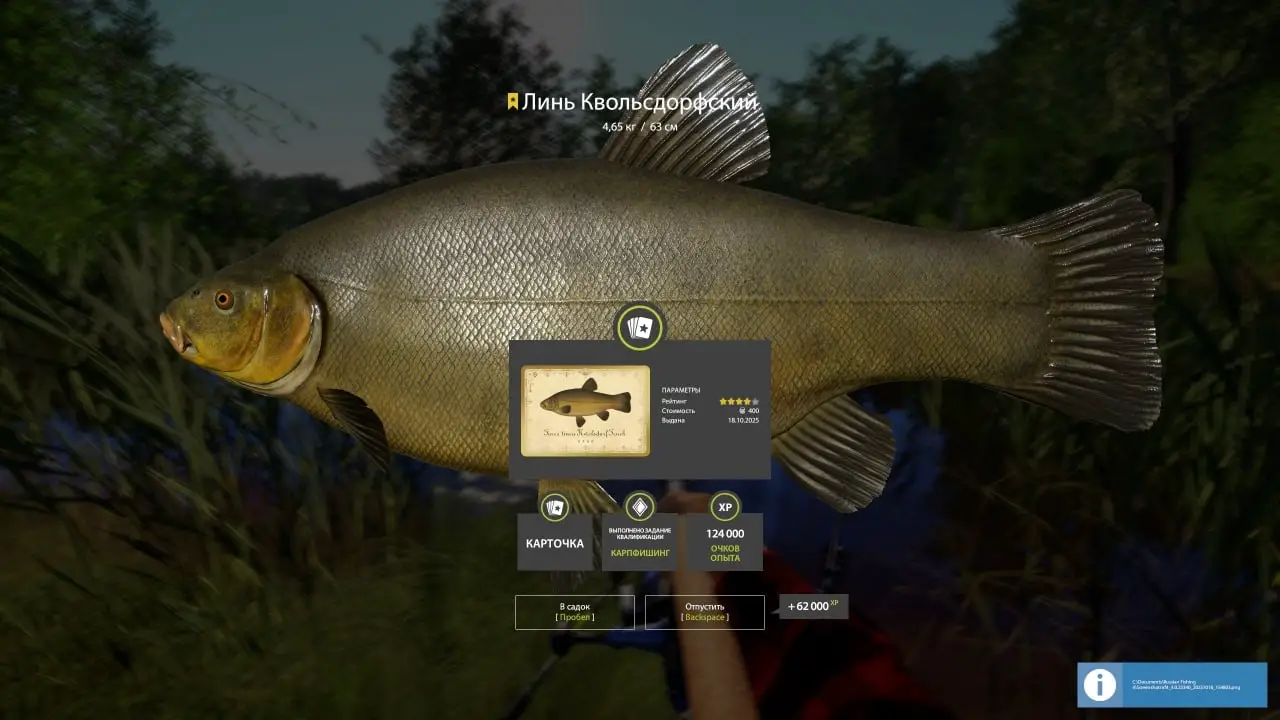
Task: Open the screenshot saved notification
Action: click(1171, 685)
